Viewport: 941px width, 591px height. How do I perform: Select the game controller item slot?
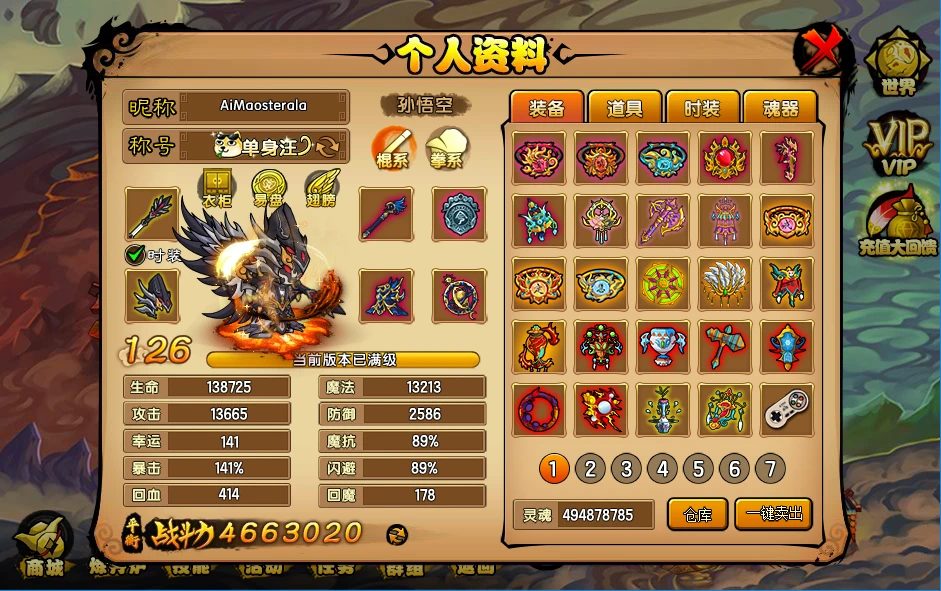[x=787, y=410]
